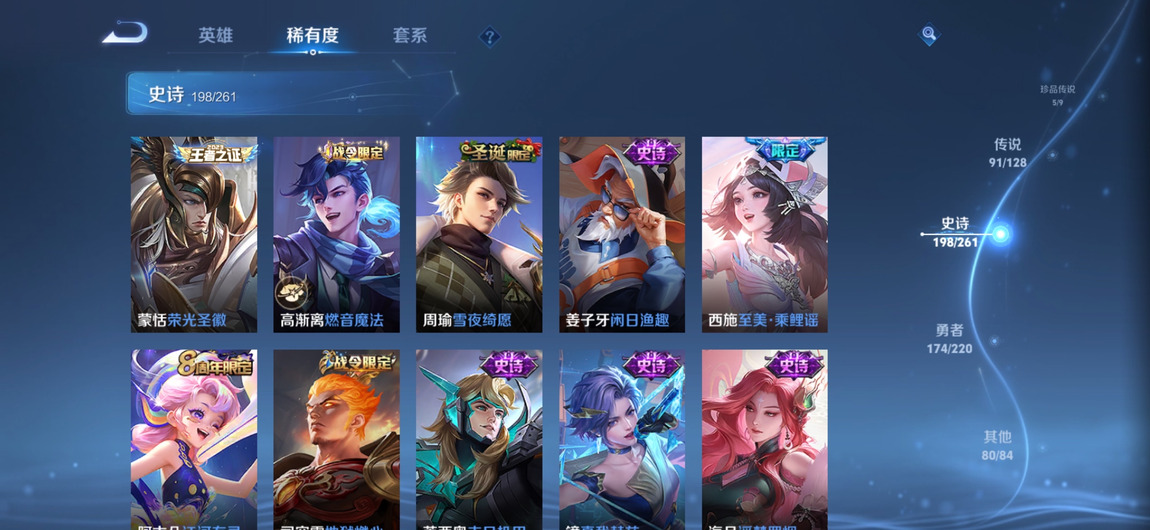This screenshot has height=530, width=1150.
Task: Open the question mark help icon
Action: point(489,37)
